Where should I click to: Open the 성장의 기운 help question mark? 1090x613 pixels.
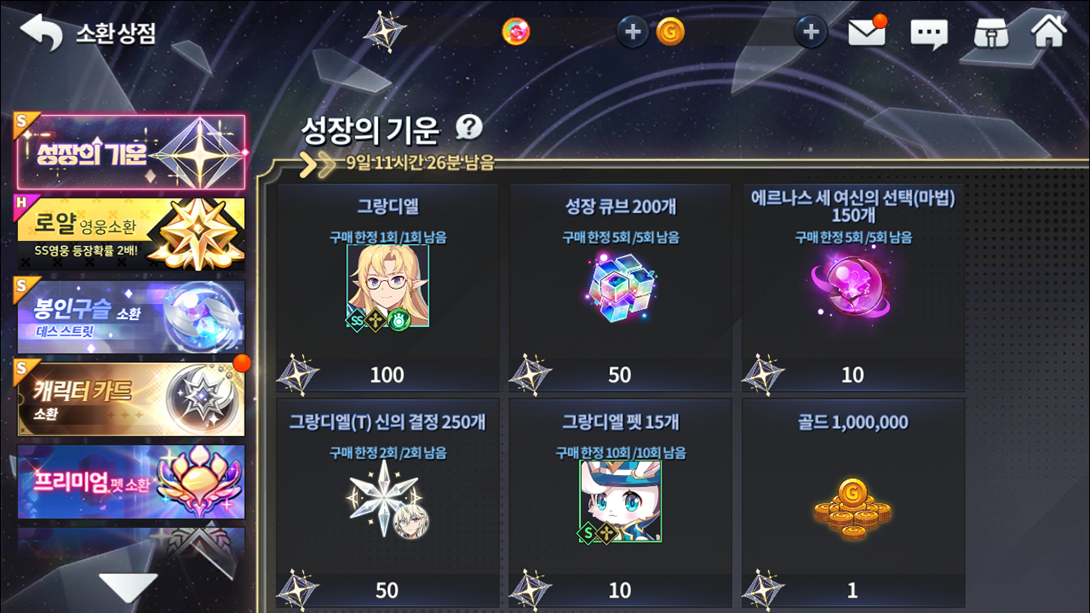coord(468,127)
